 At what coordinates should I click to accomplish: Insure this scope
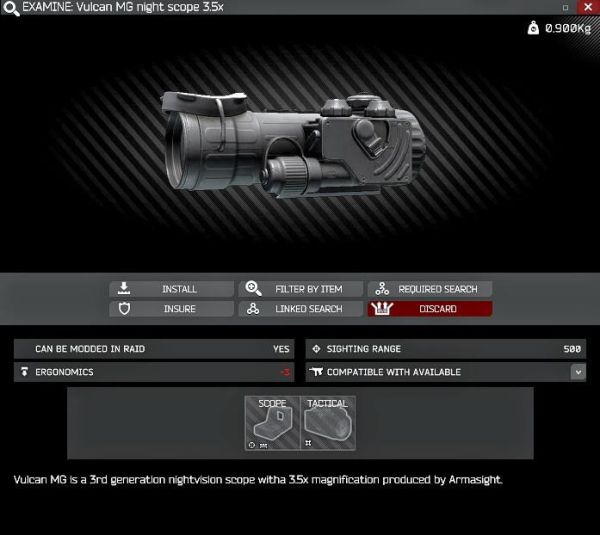pos(171,309)
